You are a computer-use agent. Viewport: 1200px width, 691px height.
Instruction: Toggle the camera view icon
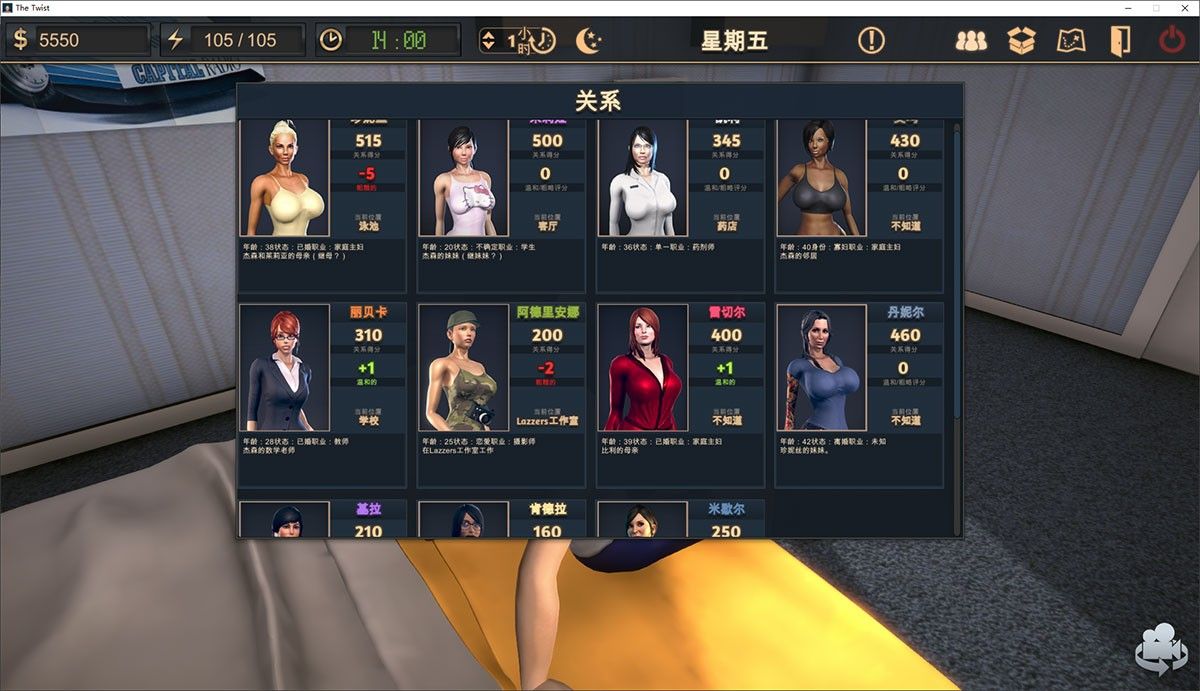click(x=1160, y=648)
